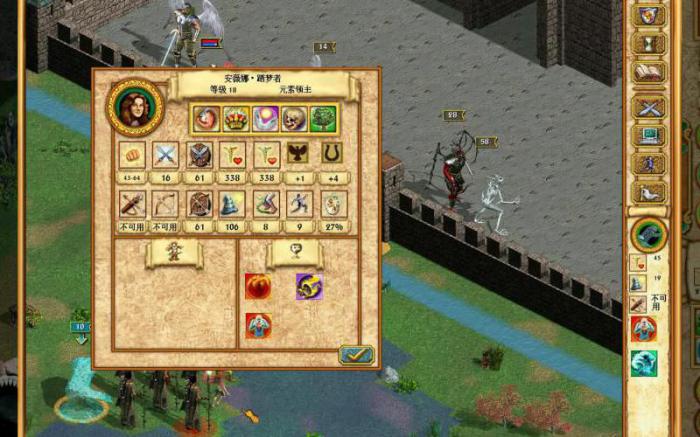Click the horseshoe luck stat icon
Screen dimensions: 700x437
click(x=331, y=154)
